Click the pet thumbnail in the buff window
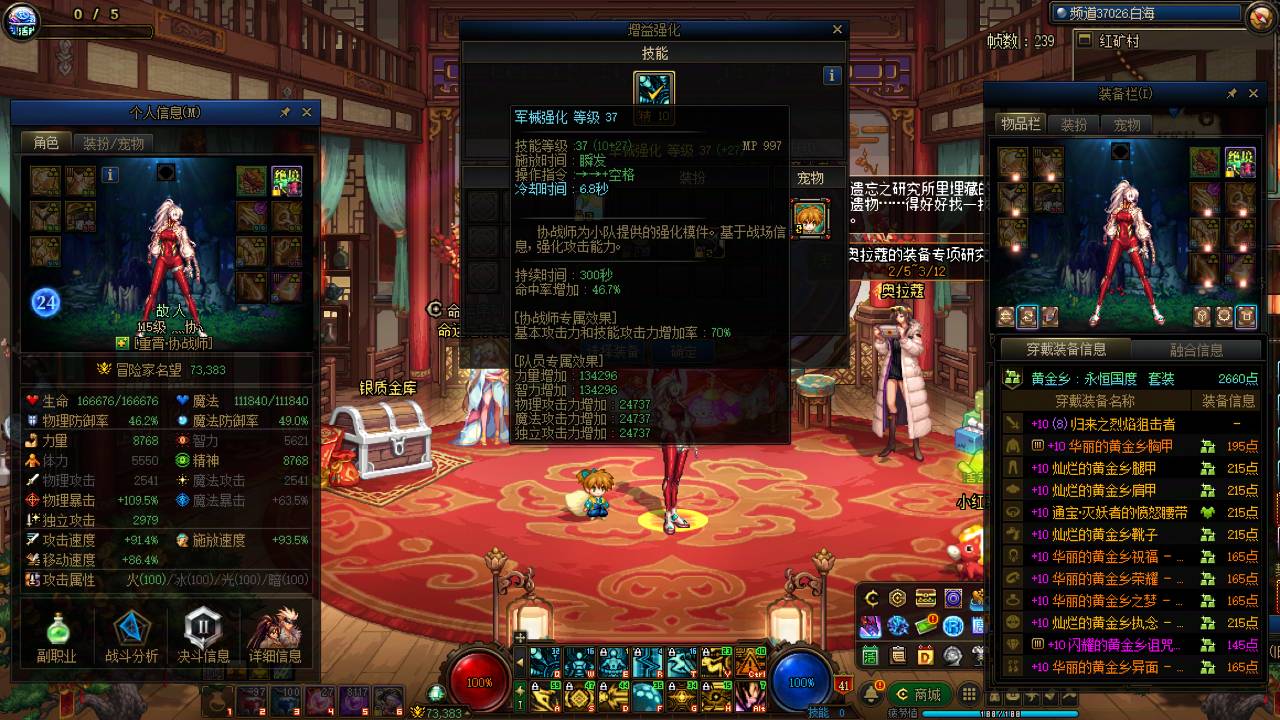The height and width of the screenshot is (720, 1280). tap(810, 219)
